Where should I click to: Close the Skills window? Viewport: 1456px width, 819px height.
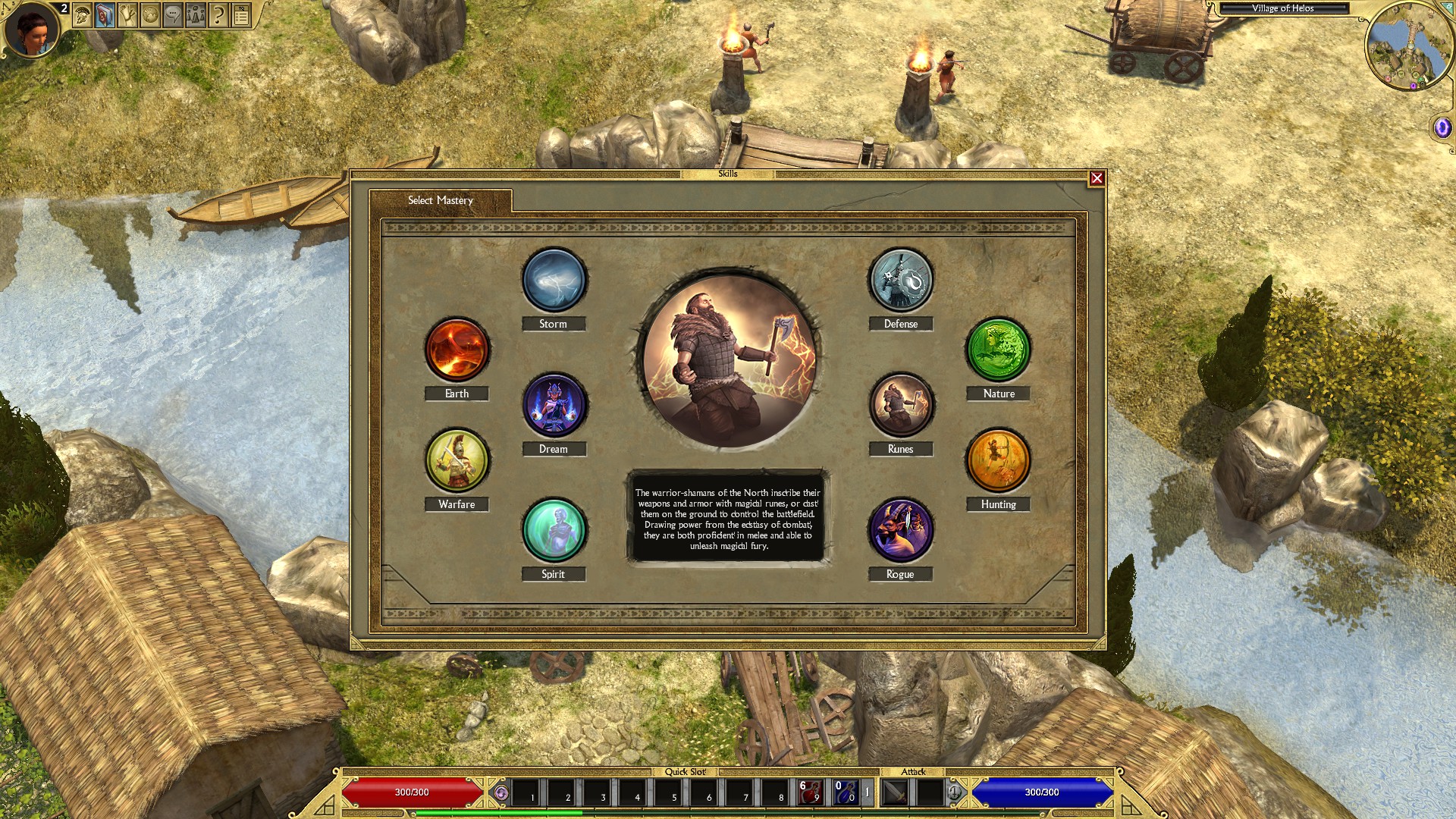point(1097,178)
